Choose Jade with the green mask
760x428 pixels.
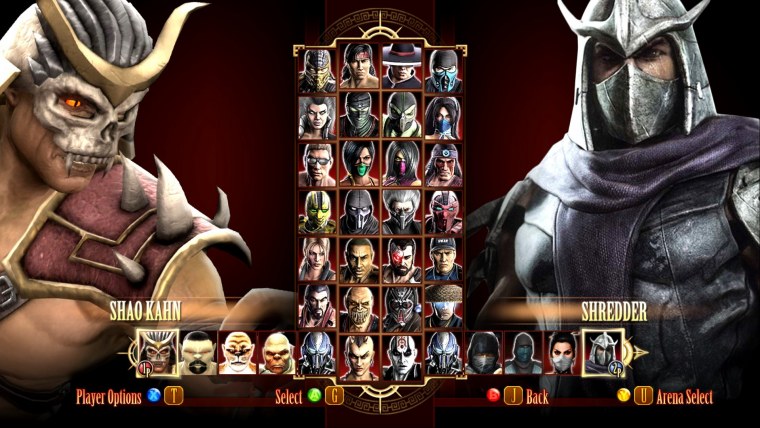tap(359, 165)
